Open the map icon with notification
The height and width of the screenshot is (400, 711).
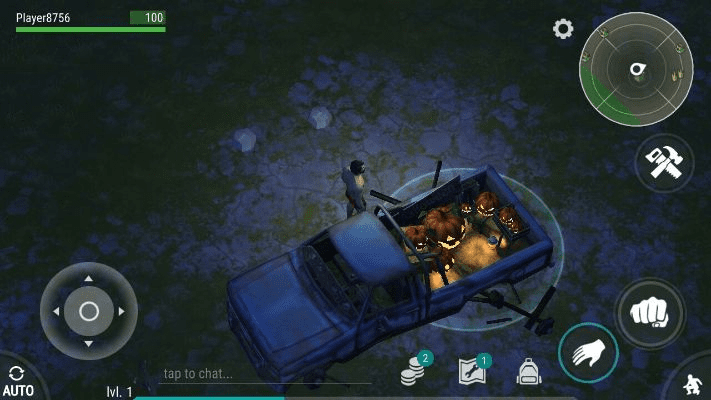pyautogui.click(x=471, y=372)
